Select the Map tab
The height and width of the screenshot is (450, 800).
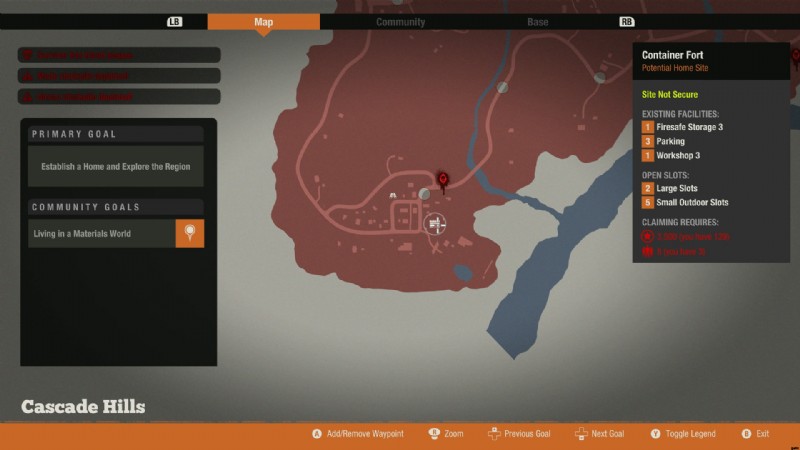pos(263,22)
